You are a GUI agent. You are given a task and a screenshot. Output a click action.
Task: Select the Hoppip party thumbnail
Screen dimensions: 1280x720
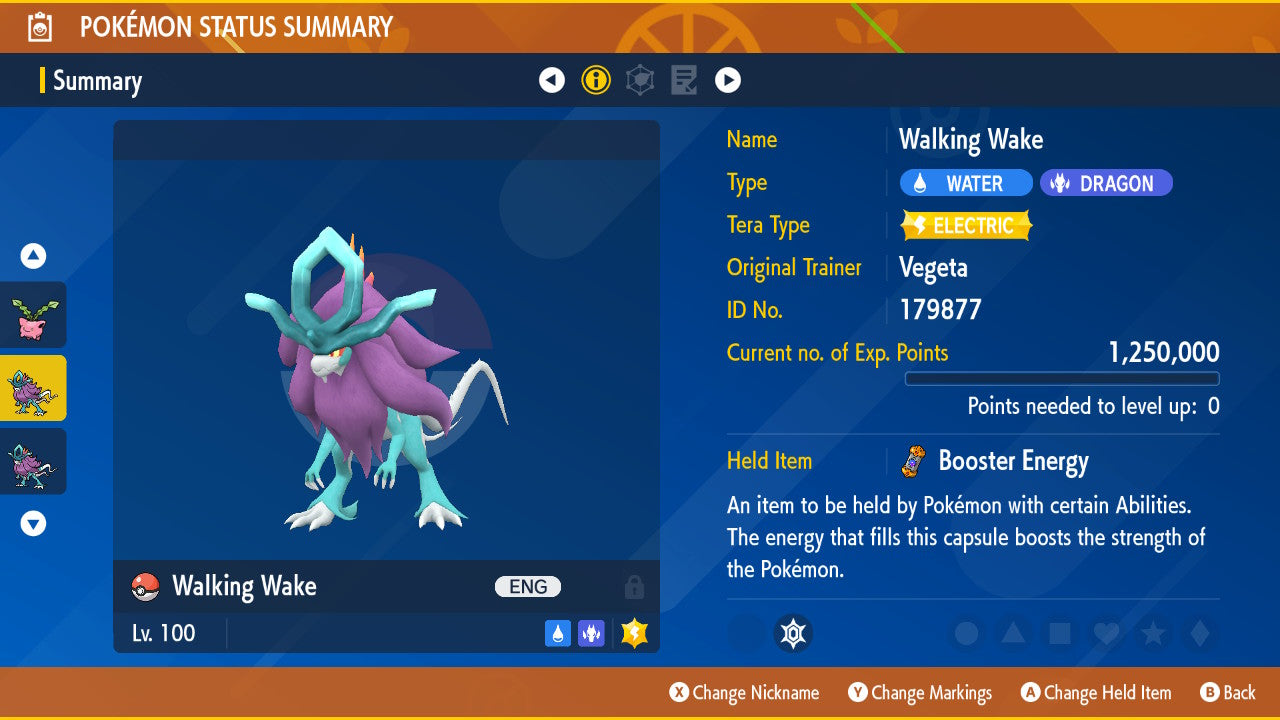pyautogui.click(x=33, y=315)
